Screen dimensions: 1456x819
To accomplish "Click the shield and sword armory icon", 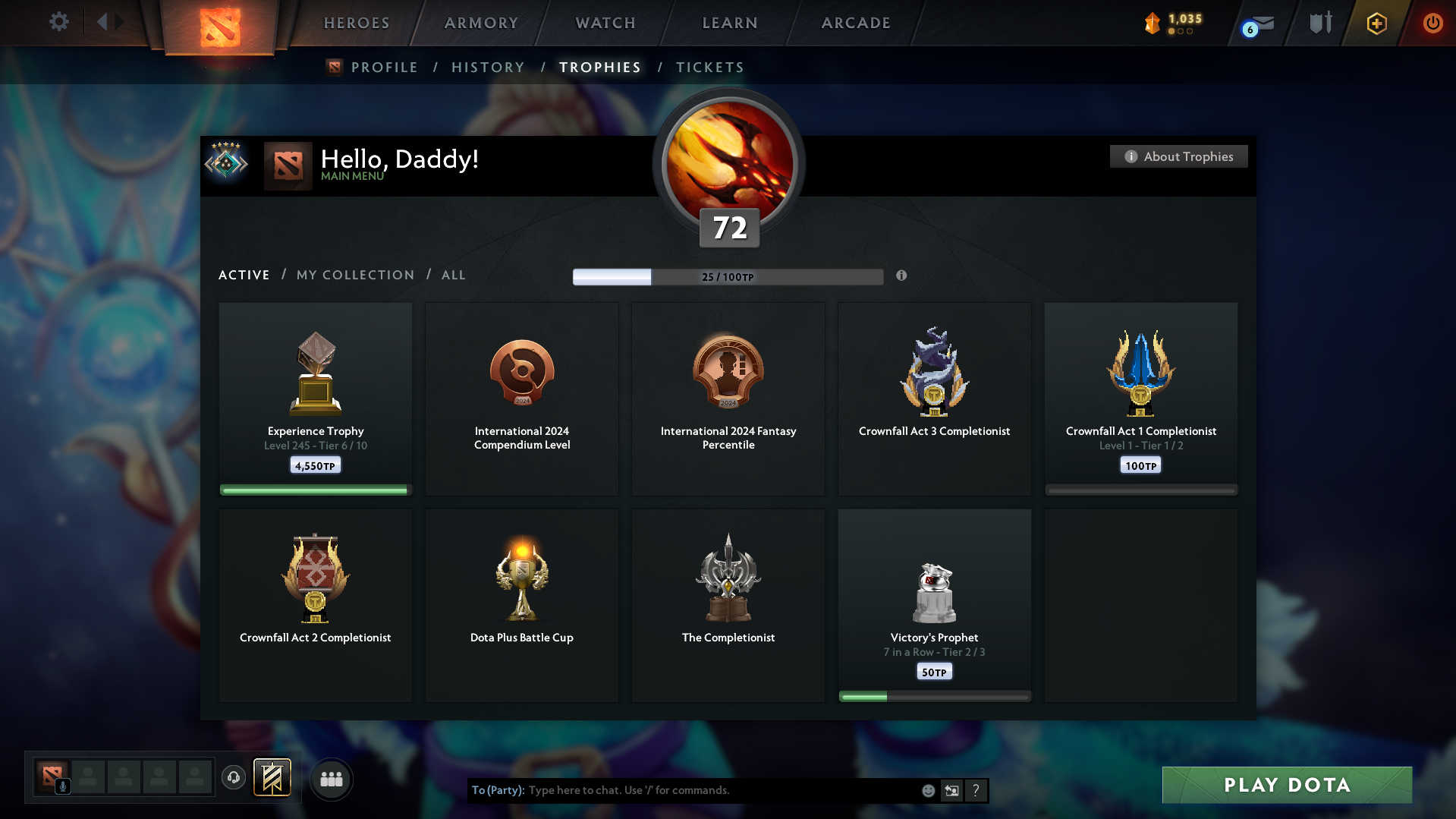I will tap(1320, 23).
